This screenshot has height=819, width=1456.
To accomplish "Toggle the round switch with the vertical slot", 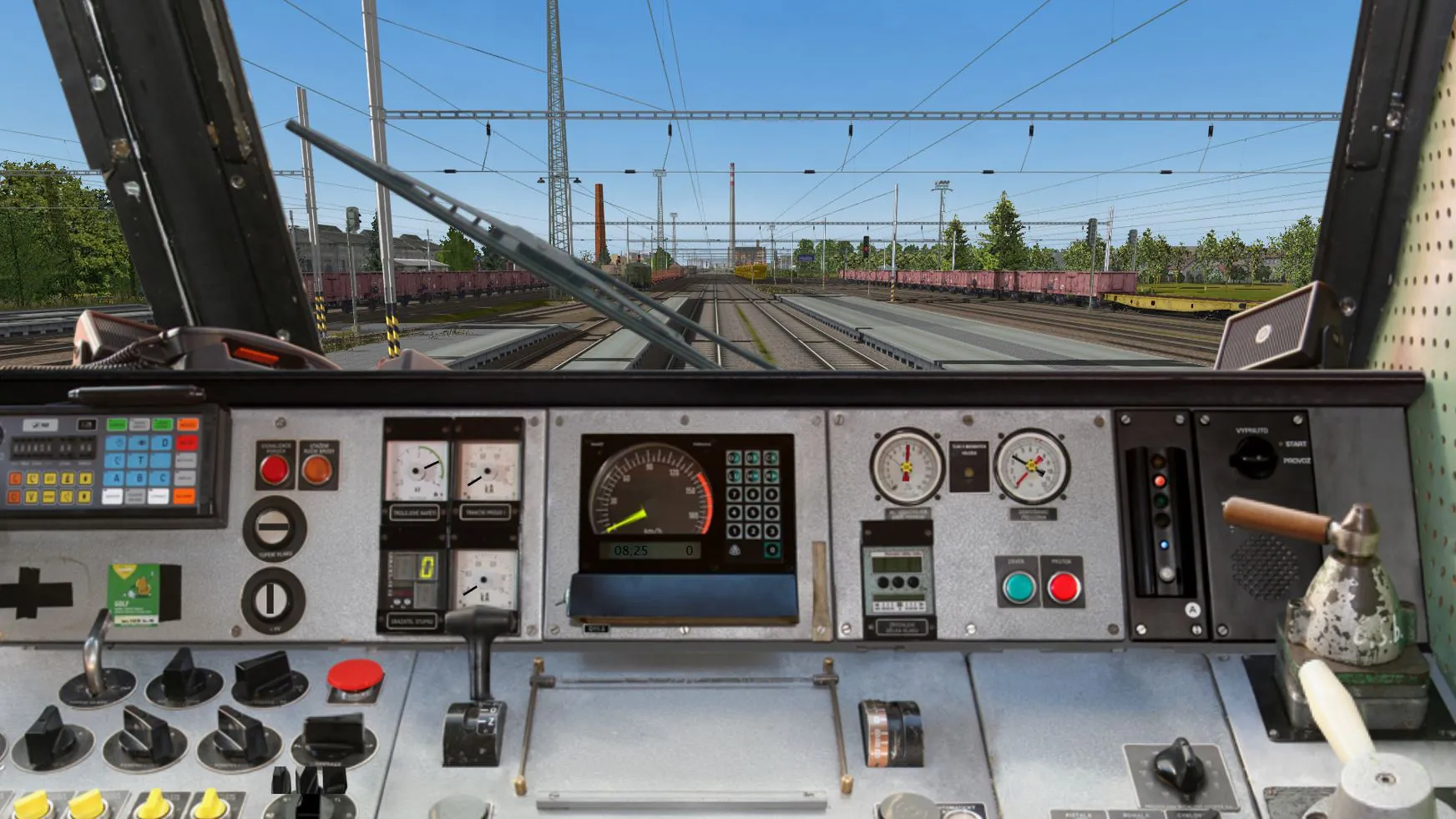I will click(x=271, y=599).
